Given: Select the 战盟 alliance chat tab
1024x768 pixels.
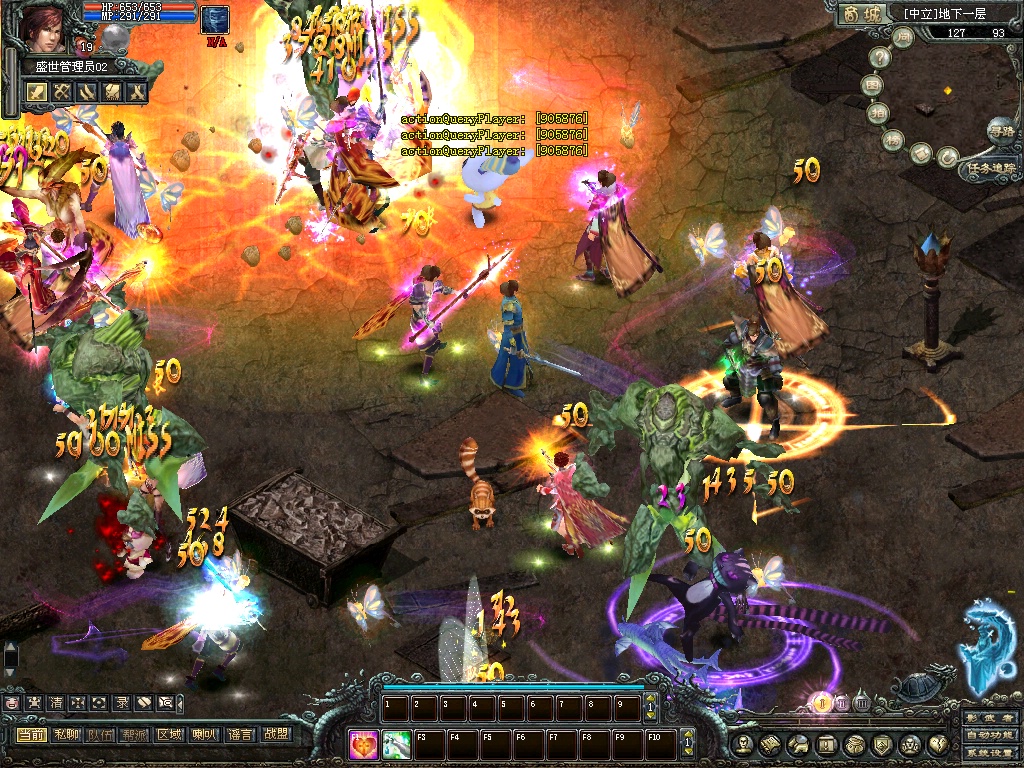Looking at the screenshot, I should [x=274, y=735].
